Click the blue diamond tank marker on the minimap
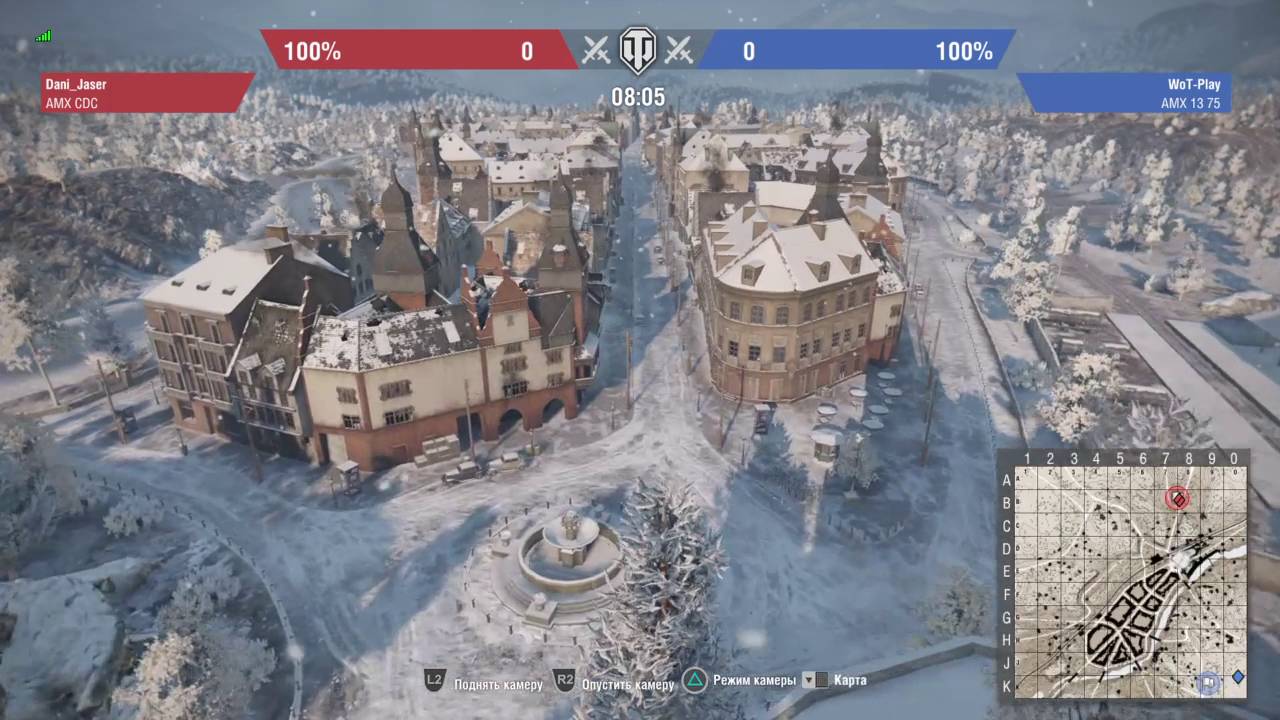Image resolution: width=1280 pixels, height=720 pixels. point(1238,677)
